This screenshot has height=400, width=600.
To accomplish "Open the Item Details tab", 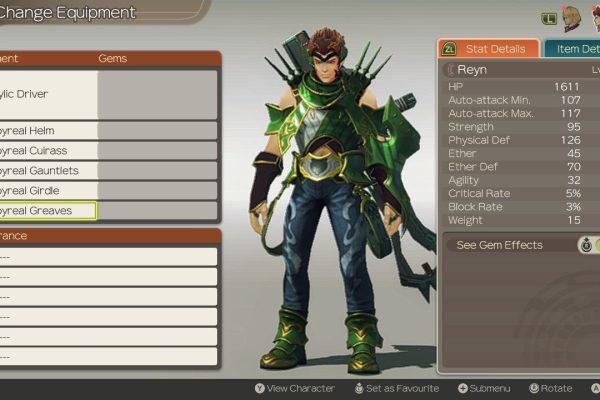I will point(575,49).
